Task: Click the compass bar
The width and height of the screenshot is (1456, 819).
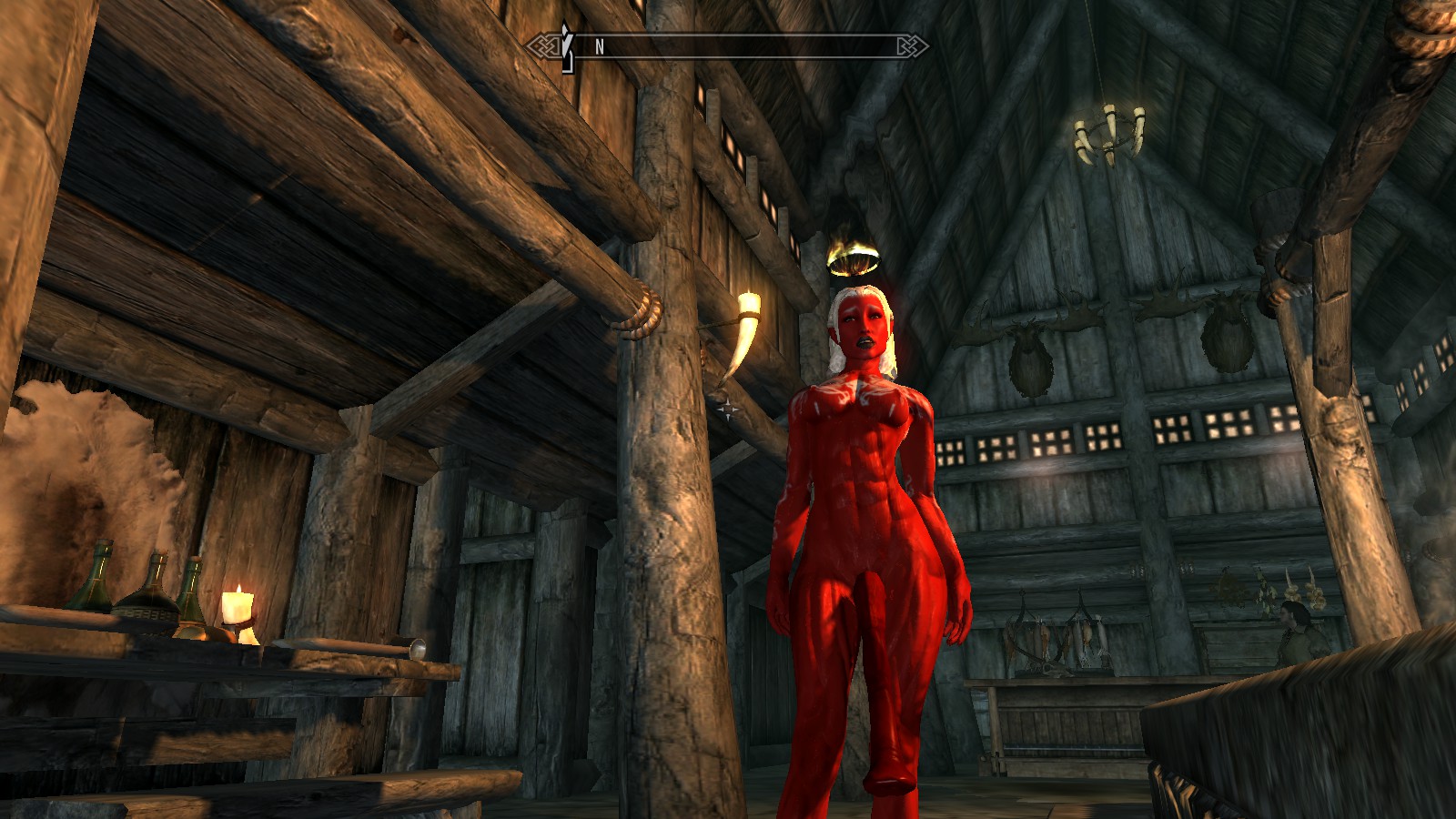Action: [x=728, y=46]
